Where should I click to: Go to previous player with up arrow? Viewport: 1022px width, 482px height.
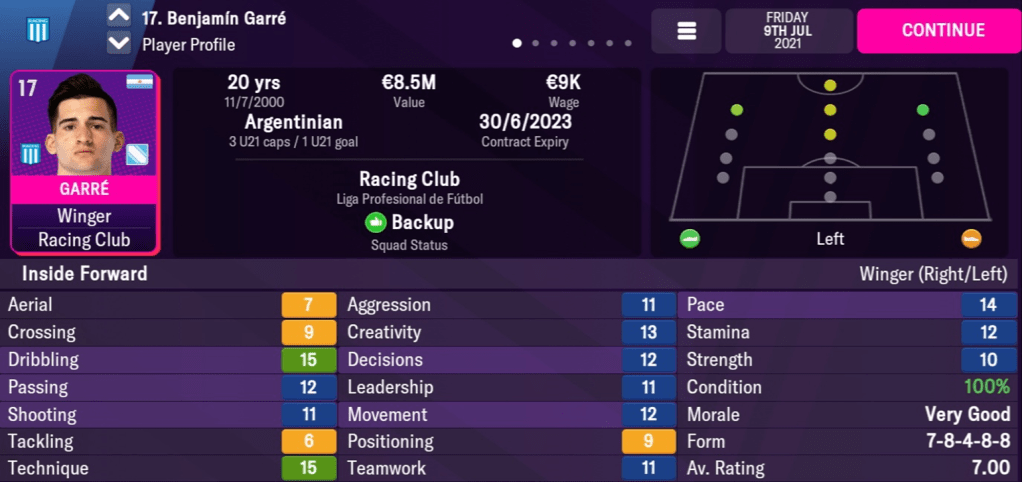pos(118,17)
